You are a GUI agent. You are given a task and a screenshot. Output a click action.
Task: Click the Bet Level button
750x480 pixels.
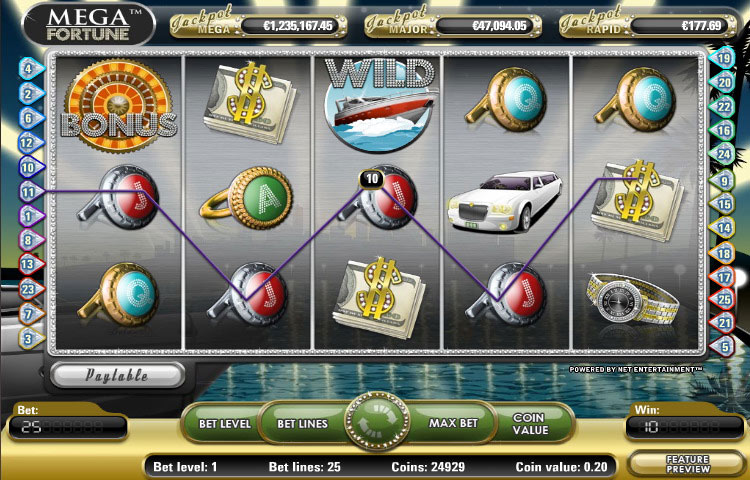[x=223, y=424]
